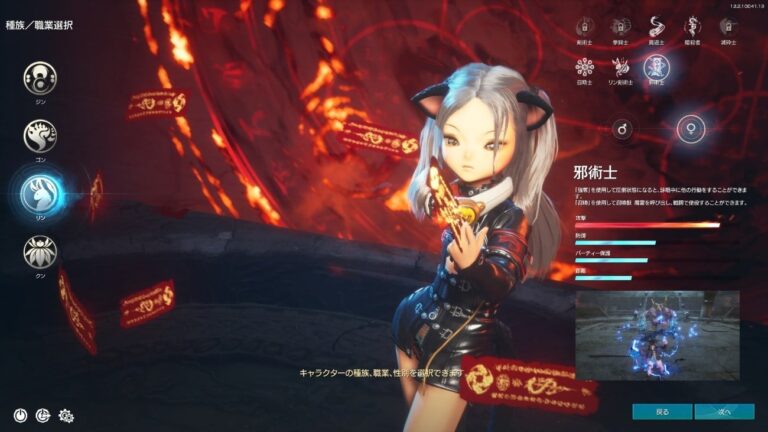Select the クン (Kun) race icon
The image size is (768, 432).
pos(40,251)
